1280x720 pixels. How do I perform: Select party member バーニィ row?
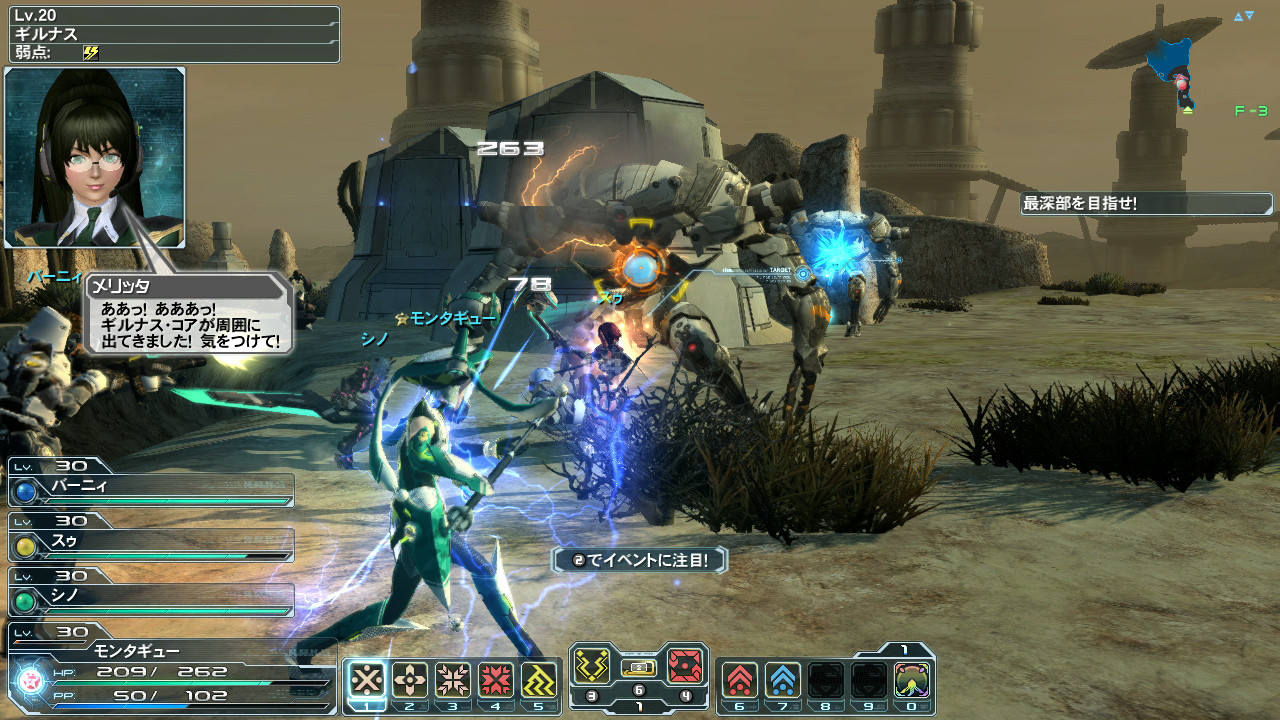point(152,490)
